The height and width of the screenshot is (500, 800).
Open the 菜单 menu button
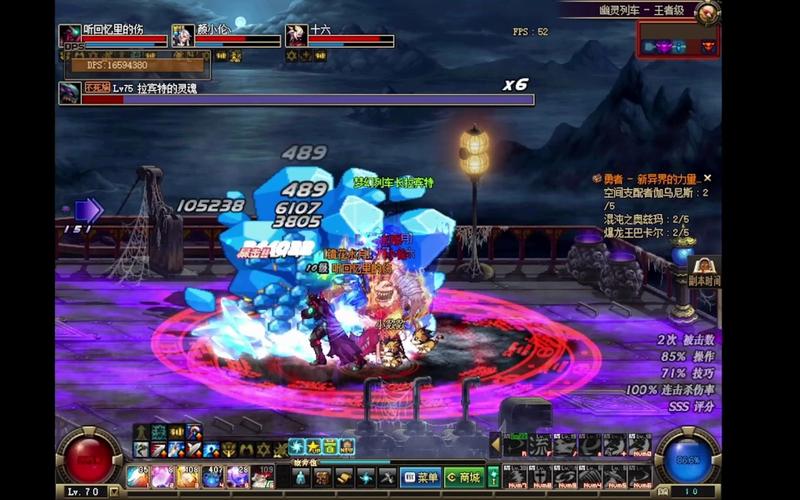point(420,477)
